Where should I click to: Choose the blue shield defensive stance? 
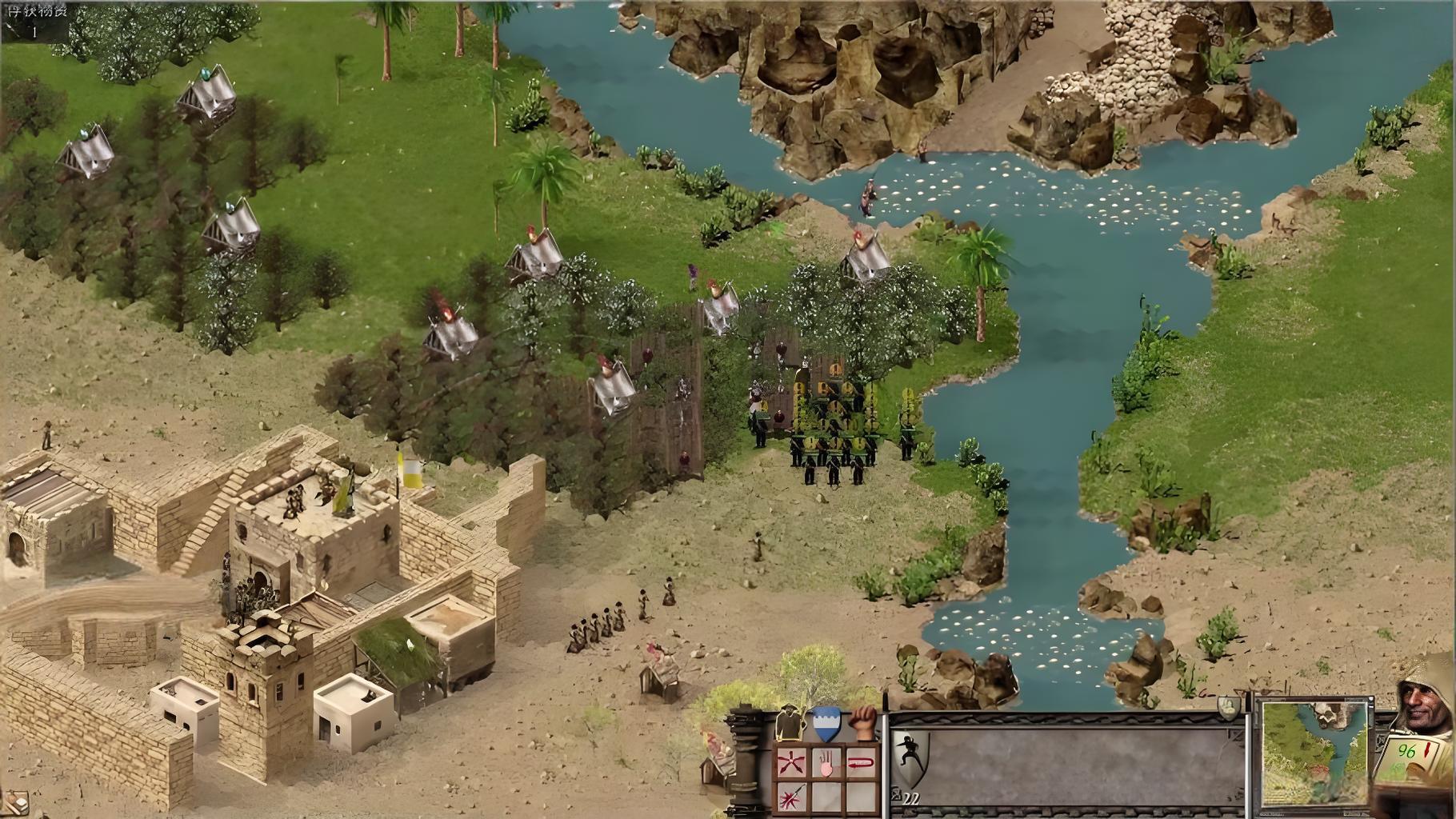826,723
